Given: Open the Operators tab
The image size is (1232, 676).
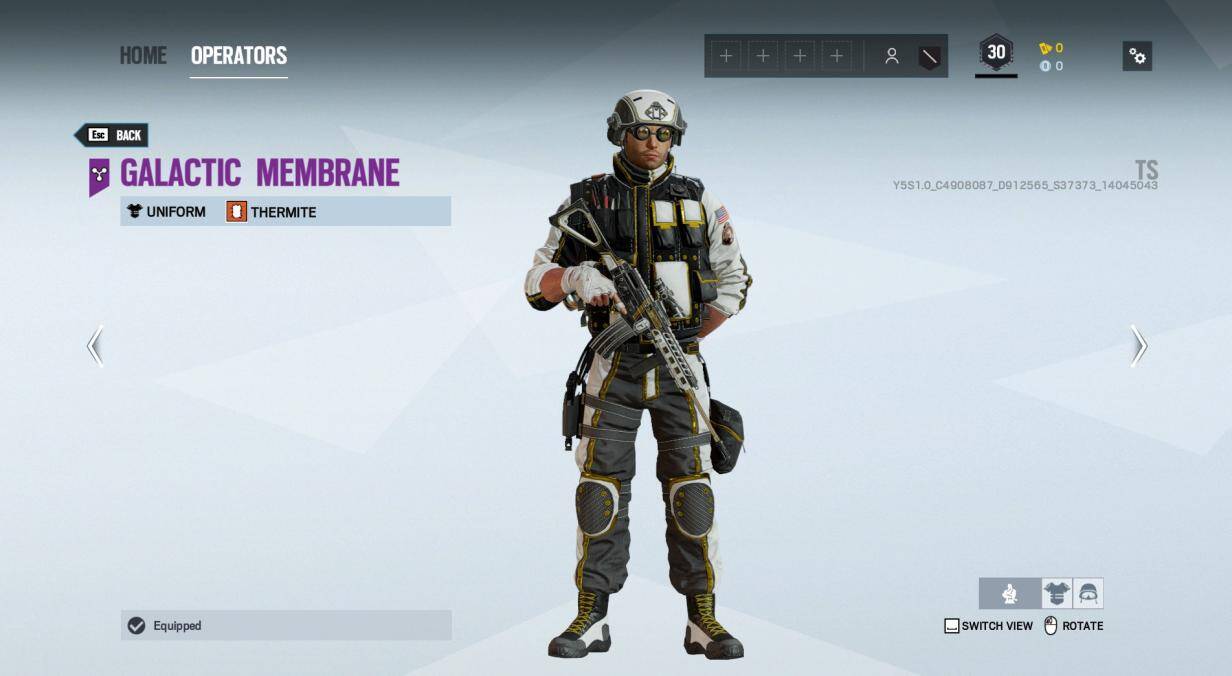Looking at the screenshot, I should pyautogui.click(x=239, y=56).
